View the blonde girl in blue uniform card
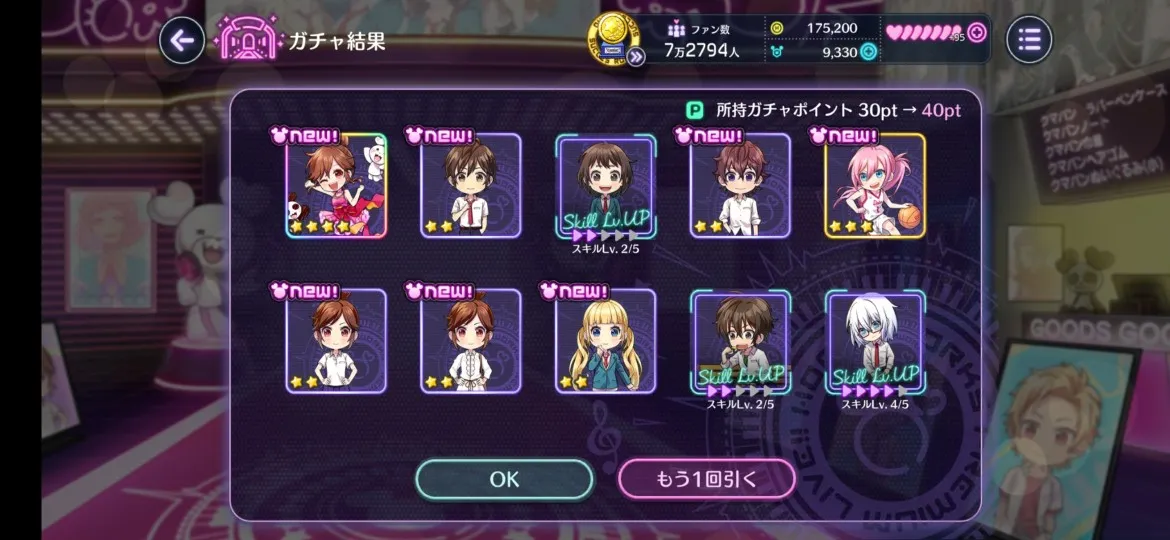The width and height of the screenshot is (1170, 540). [605, 341]
